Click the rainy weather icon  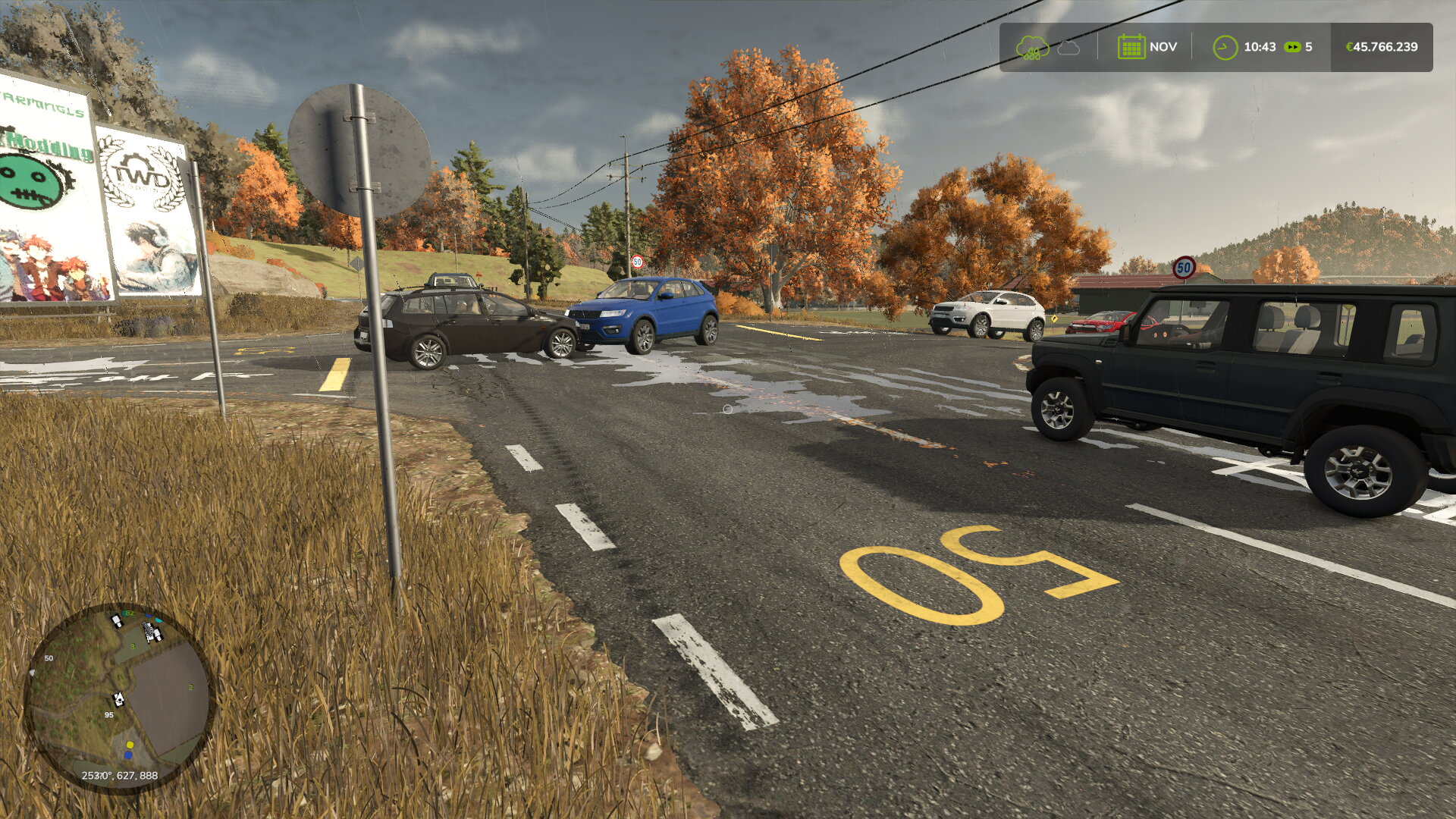[1032, 48]
